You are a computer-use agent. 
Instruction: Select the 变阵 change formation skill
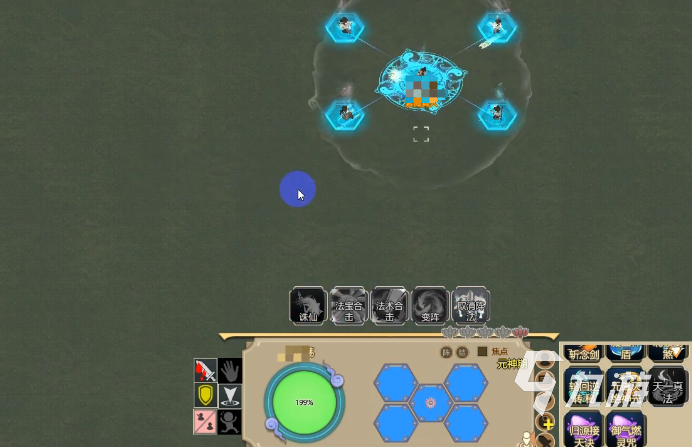pos(431,306)
